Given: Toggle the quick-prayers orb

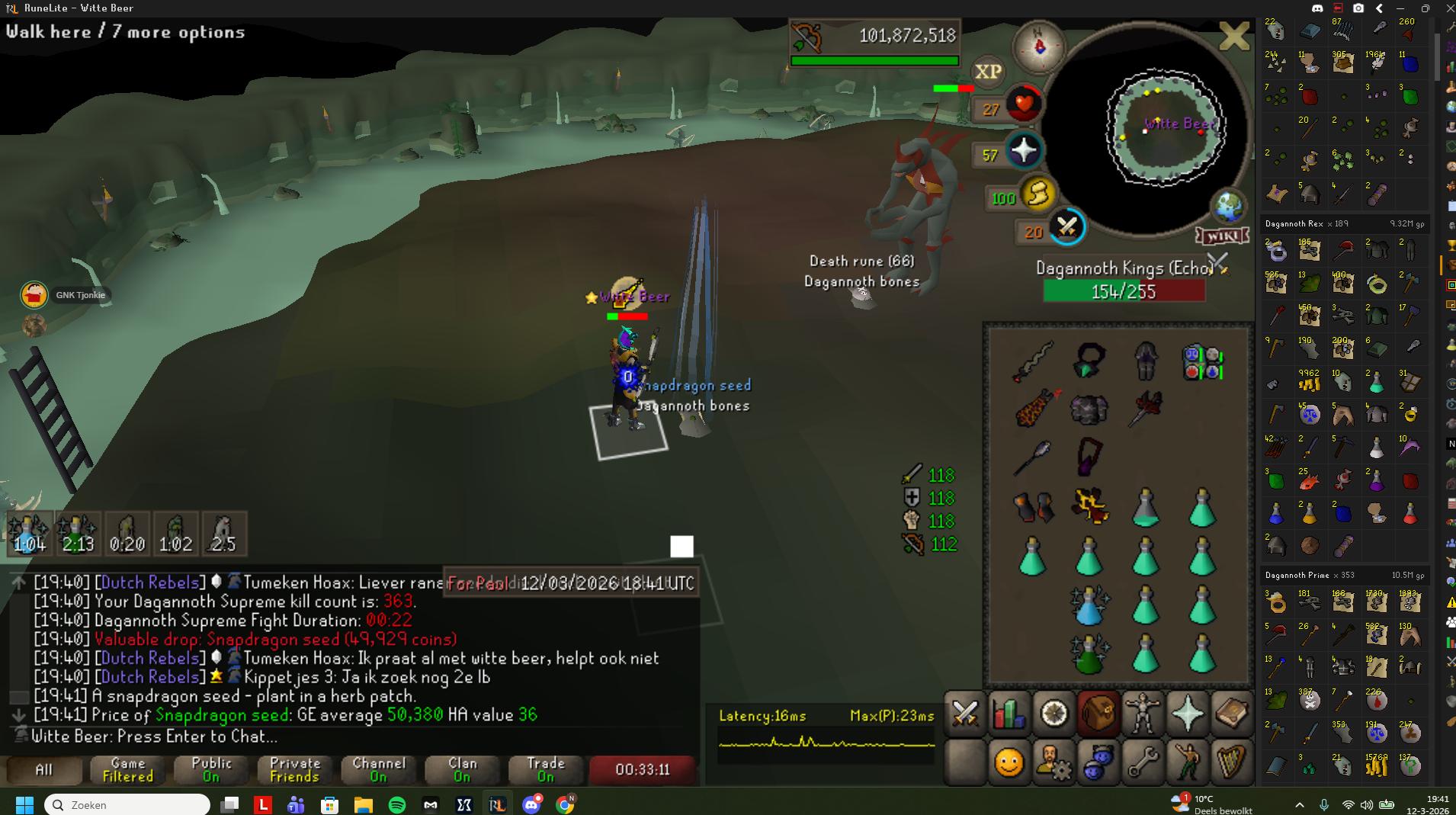Looking at the screenshot, I should pyautogui.click(x=1022, y=150).
